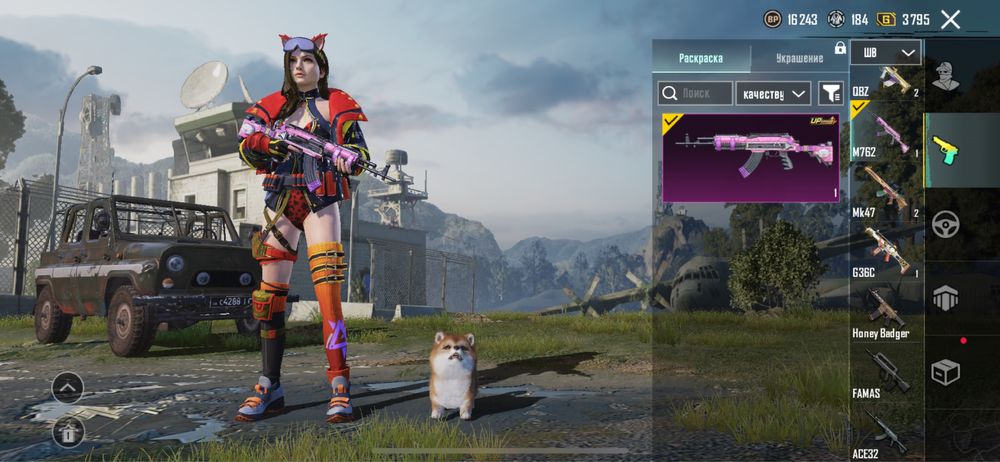Open the clothes hanger button
Screen dimensions: 1000x462
point(68,431)
